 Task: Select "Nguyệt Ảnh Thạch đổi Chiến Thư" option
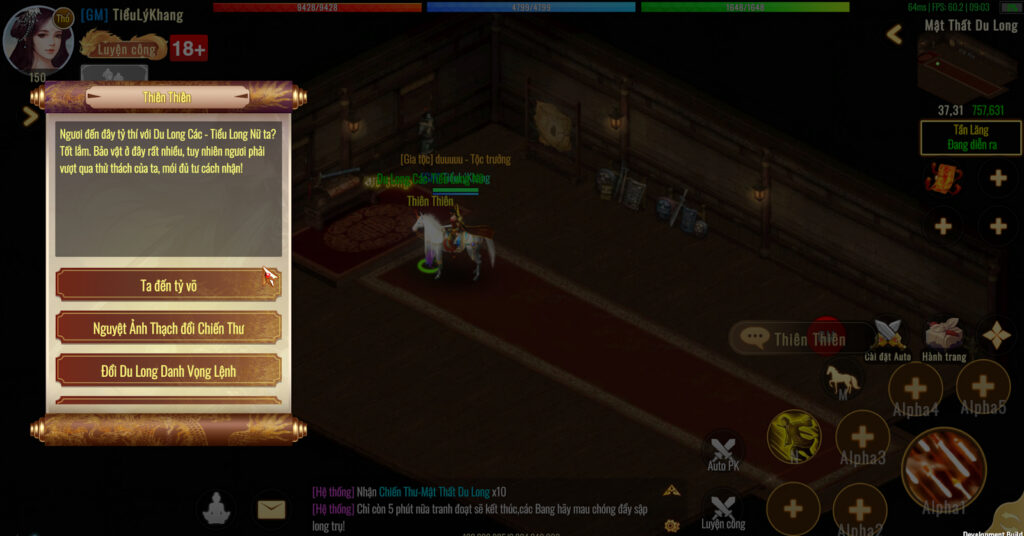click(x=168, y=328)
